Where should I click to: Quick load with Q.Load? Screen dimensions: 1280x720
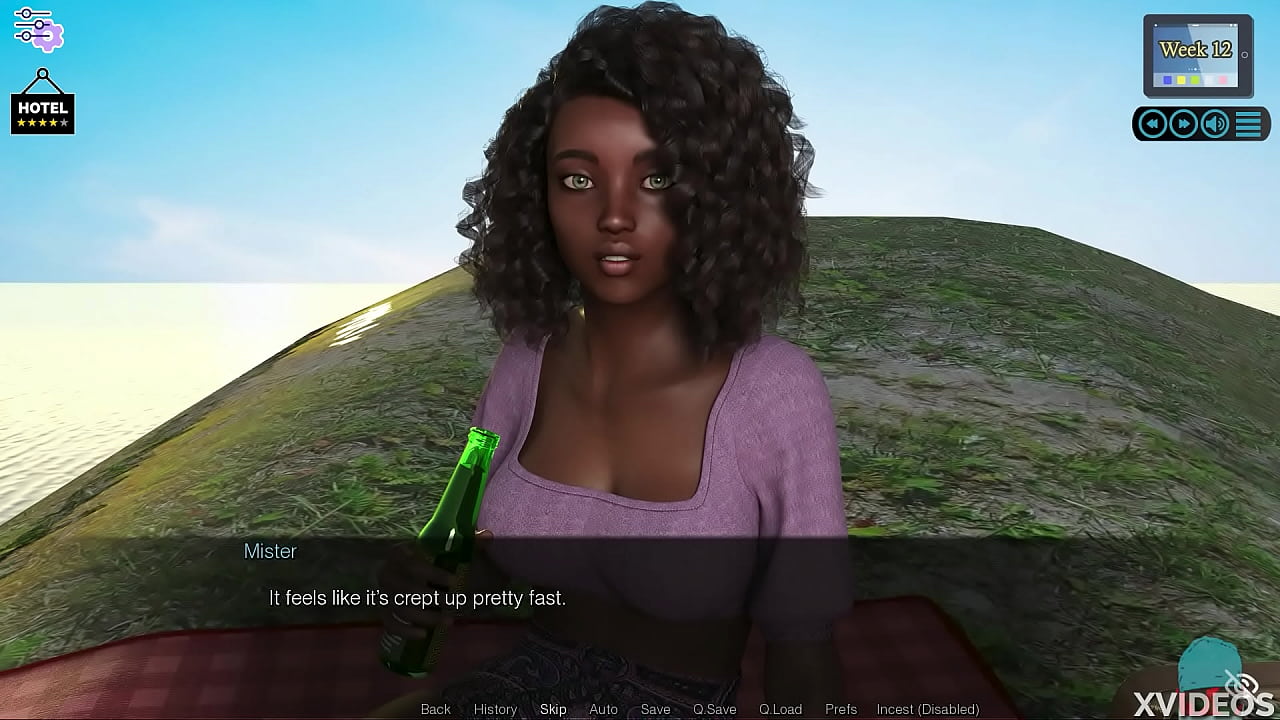point(780,709)
